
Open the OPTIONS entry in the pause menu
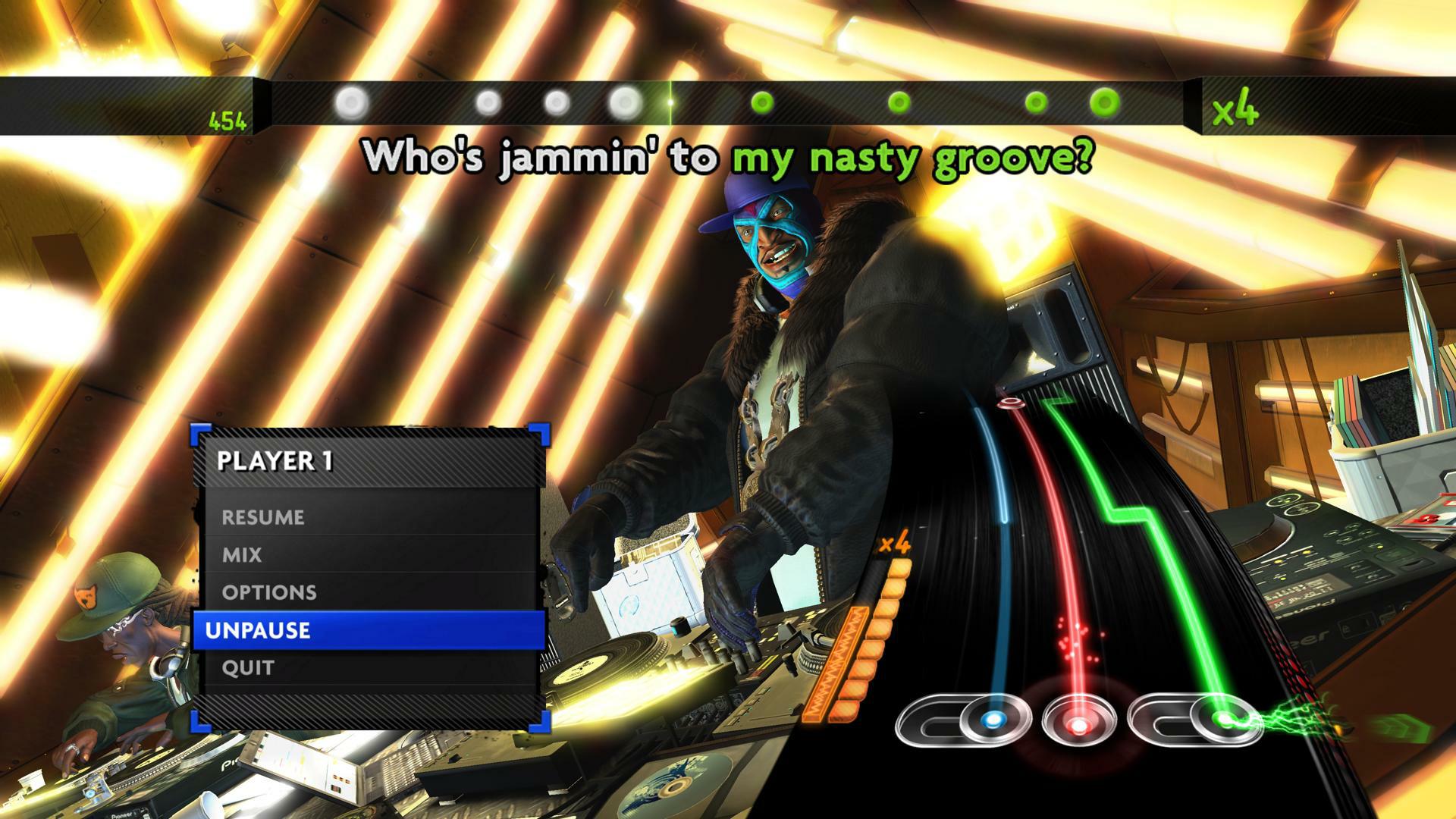pos(269,592)
